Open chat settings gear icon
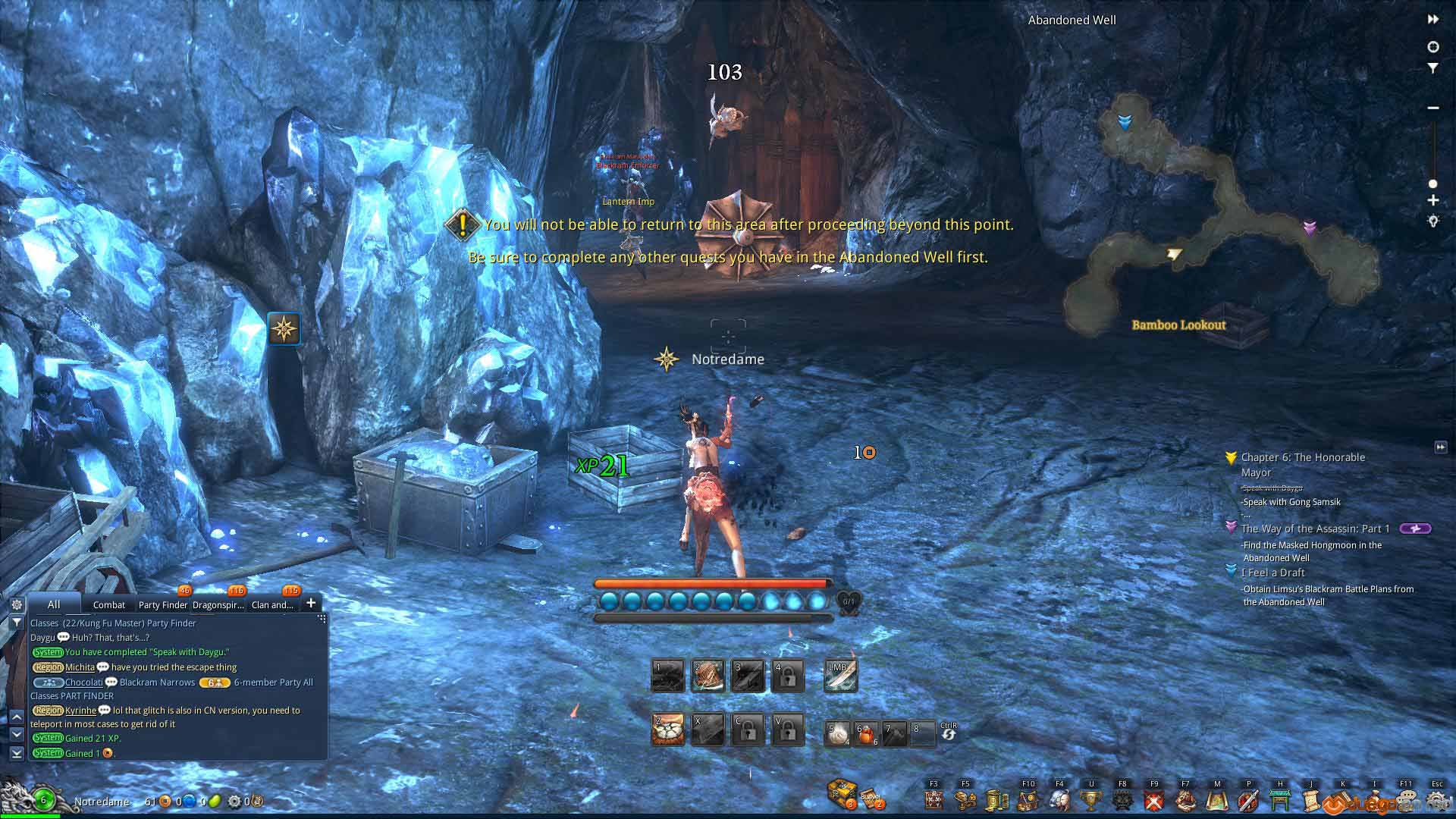Image resolution: width=1456 pixels, height=819 pixels. coord(17,604)
